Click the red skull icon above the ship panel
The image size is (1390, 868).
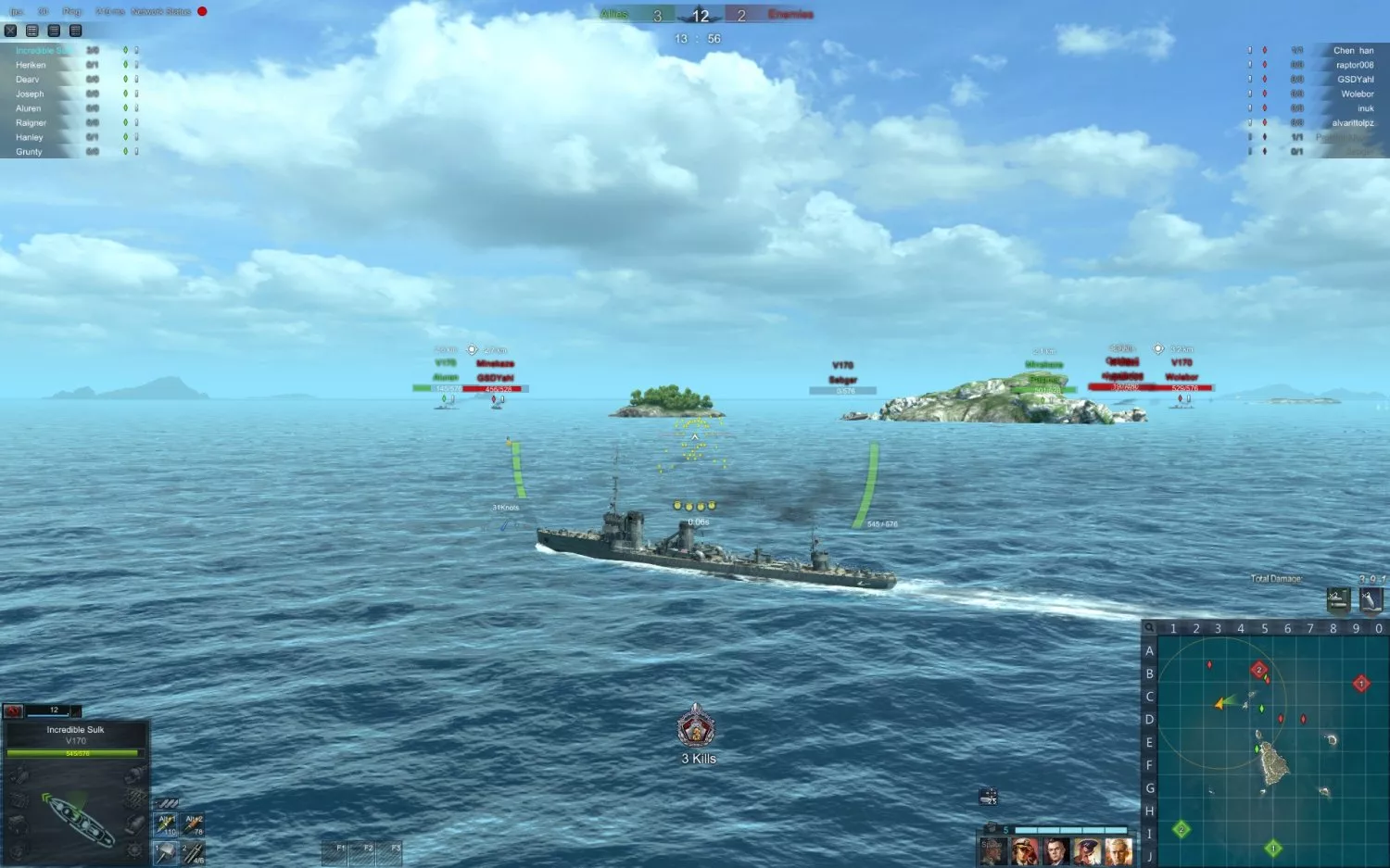coord(13,711)
